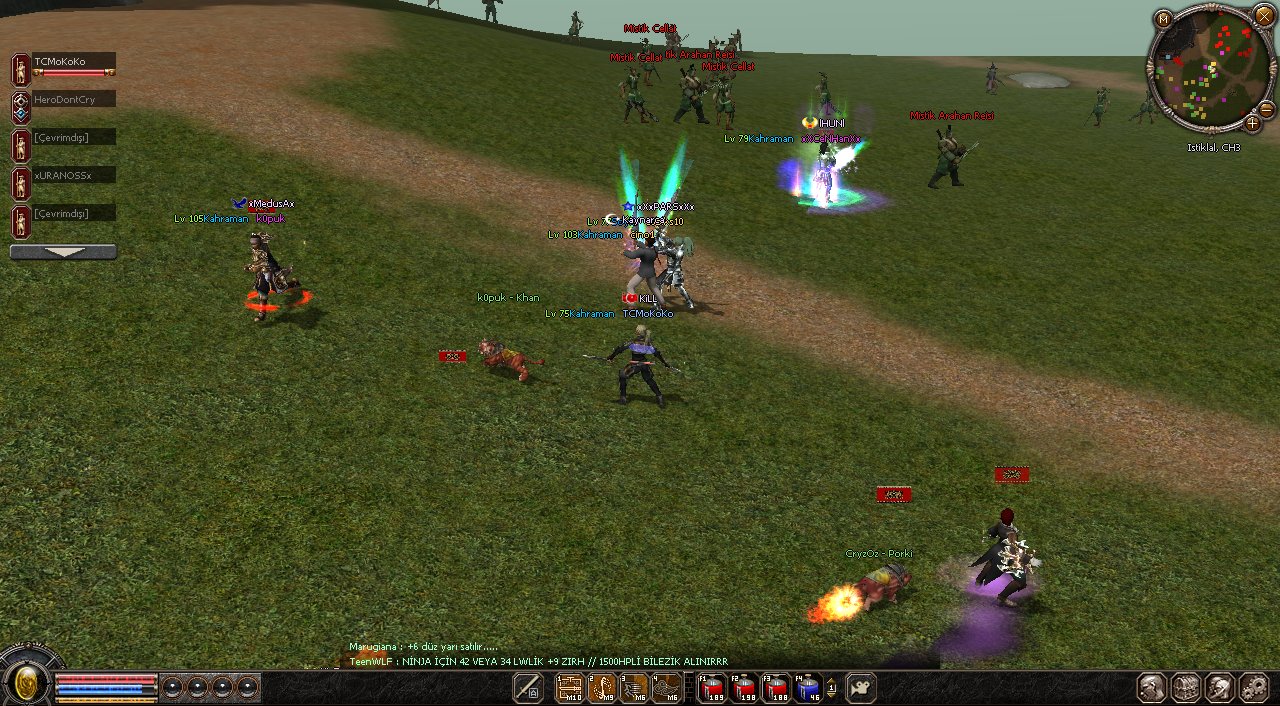1280x706 pixels.
Task: Activate the cloud skill in quickslot 4
Action: pyautogui.click(x=666, y=688)
